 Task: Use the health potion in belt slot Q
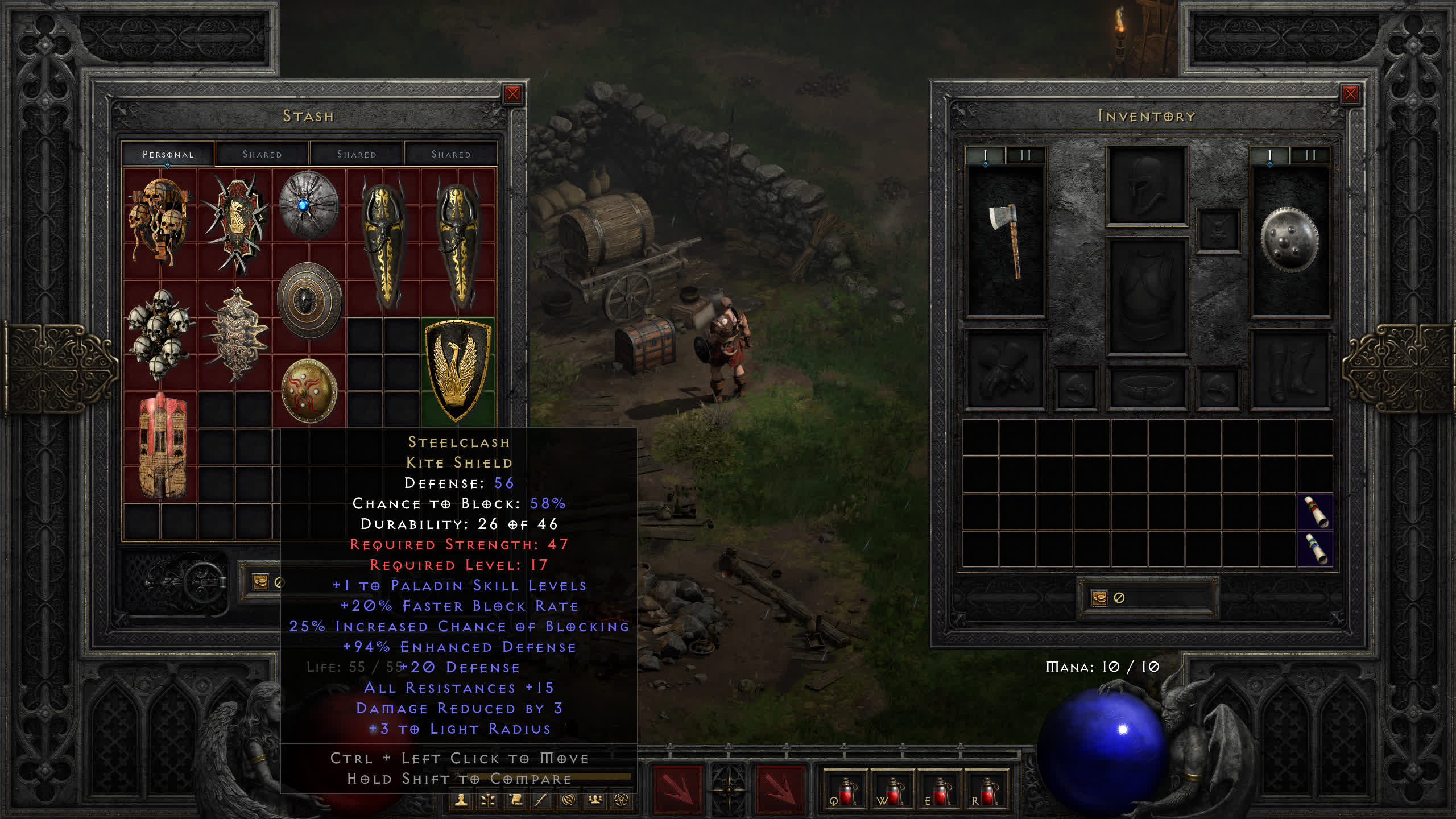(x=845, y=792)
